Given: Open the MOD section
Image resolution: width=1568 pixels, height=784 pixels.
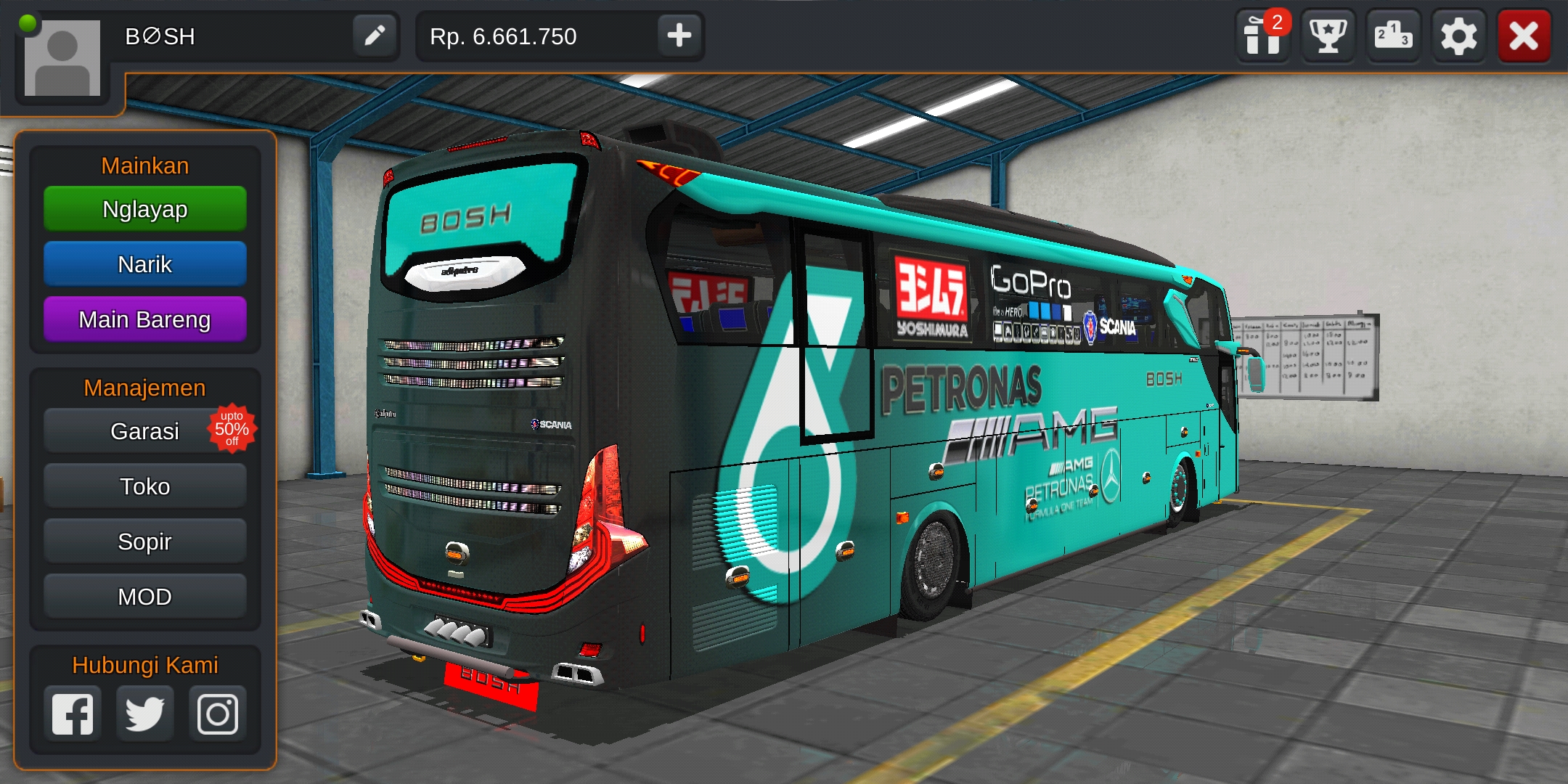Looking at the screenshot, I should [x=144, y=596].
